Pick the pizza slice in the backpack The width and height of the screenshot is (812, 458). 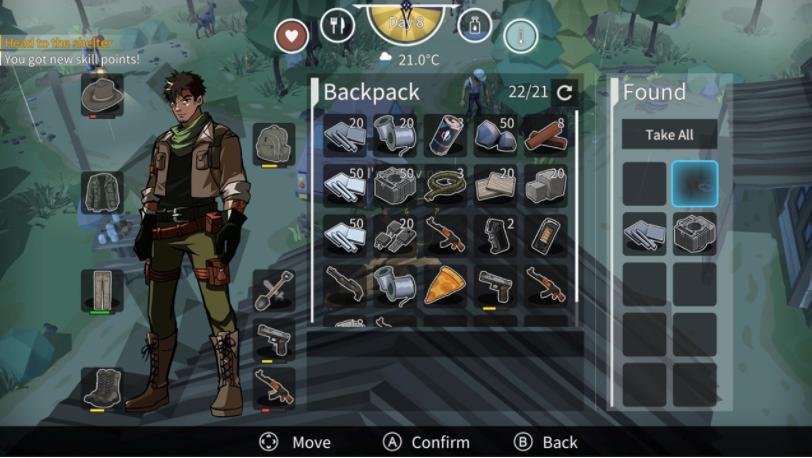coord(445,285)
